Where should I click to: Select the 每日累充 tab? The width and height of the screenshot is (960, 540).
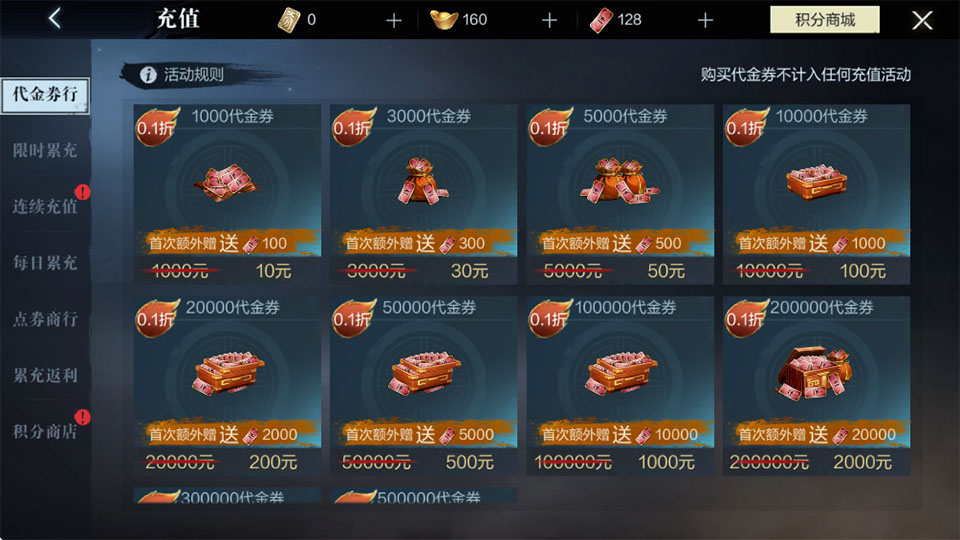click(45, 263)
